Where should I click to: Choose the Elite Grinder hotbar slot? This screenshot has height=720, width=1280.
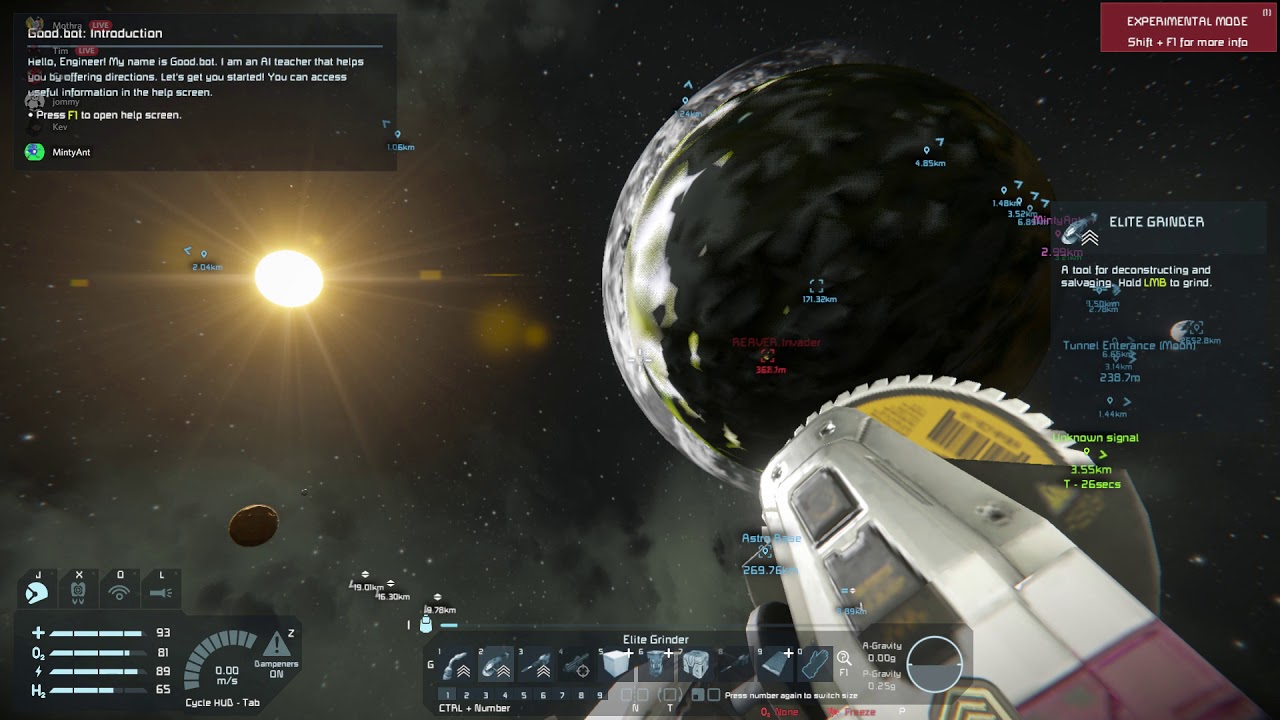496,665
